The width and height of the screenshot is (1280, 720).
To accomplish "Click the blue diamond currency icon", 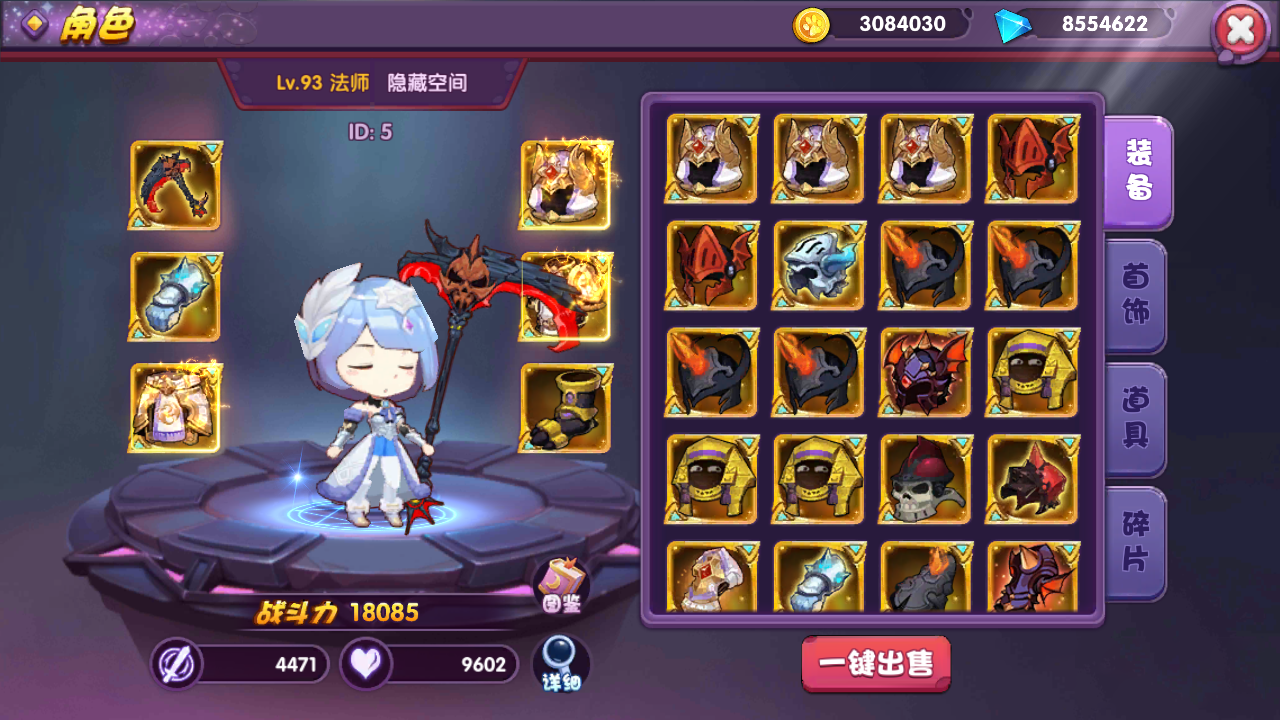I will pyautogui.click(x=1013, y=24).
